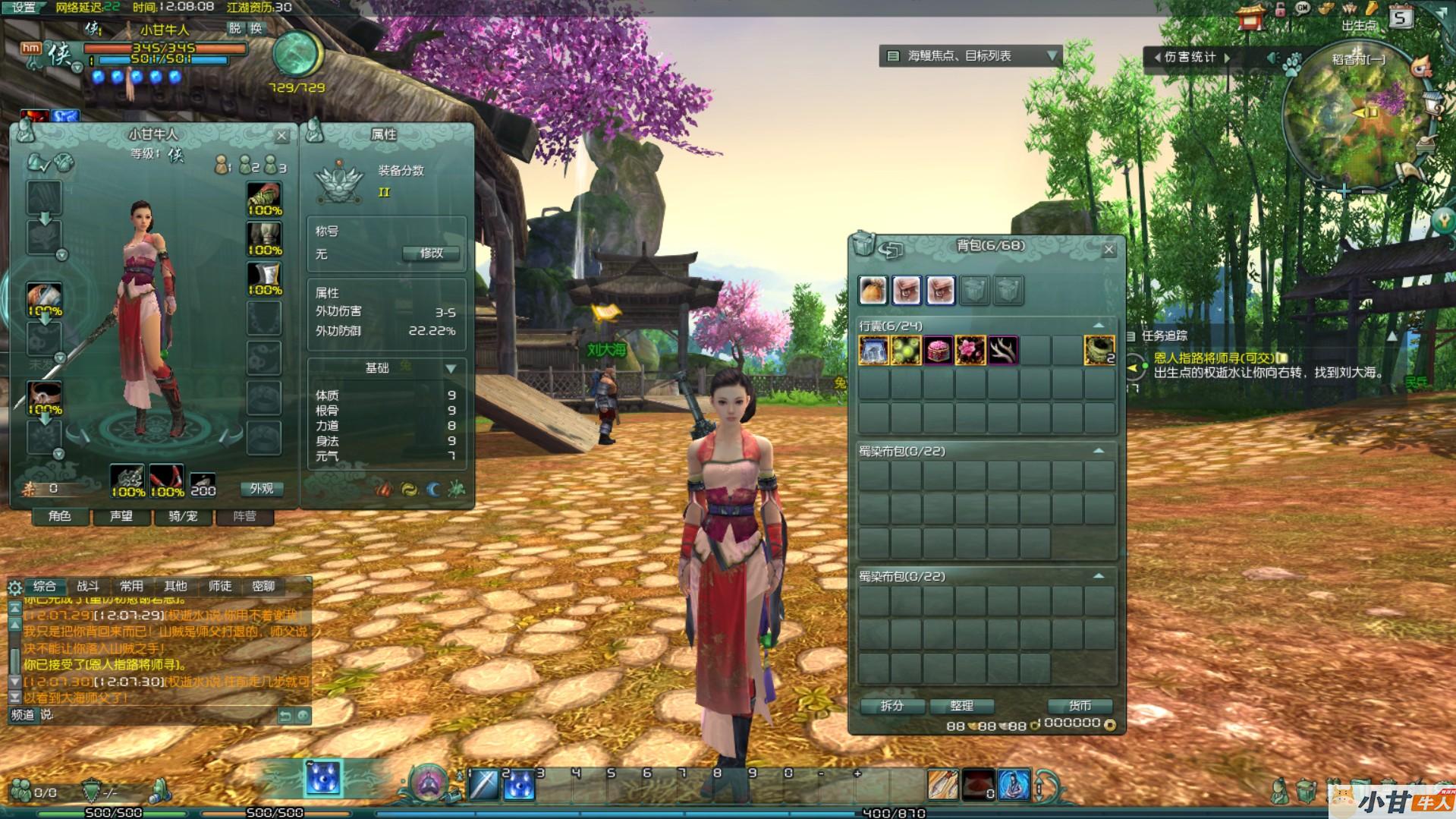Open the 外观 appearance button
This screenshot has width=1456, height=819.
261,489
